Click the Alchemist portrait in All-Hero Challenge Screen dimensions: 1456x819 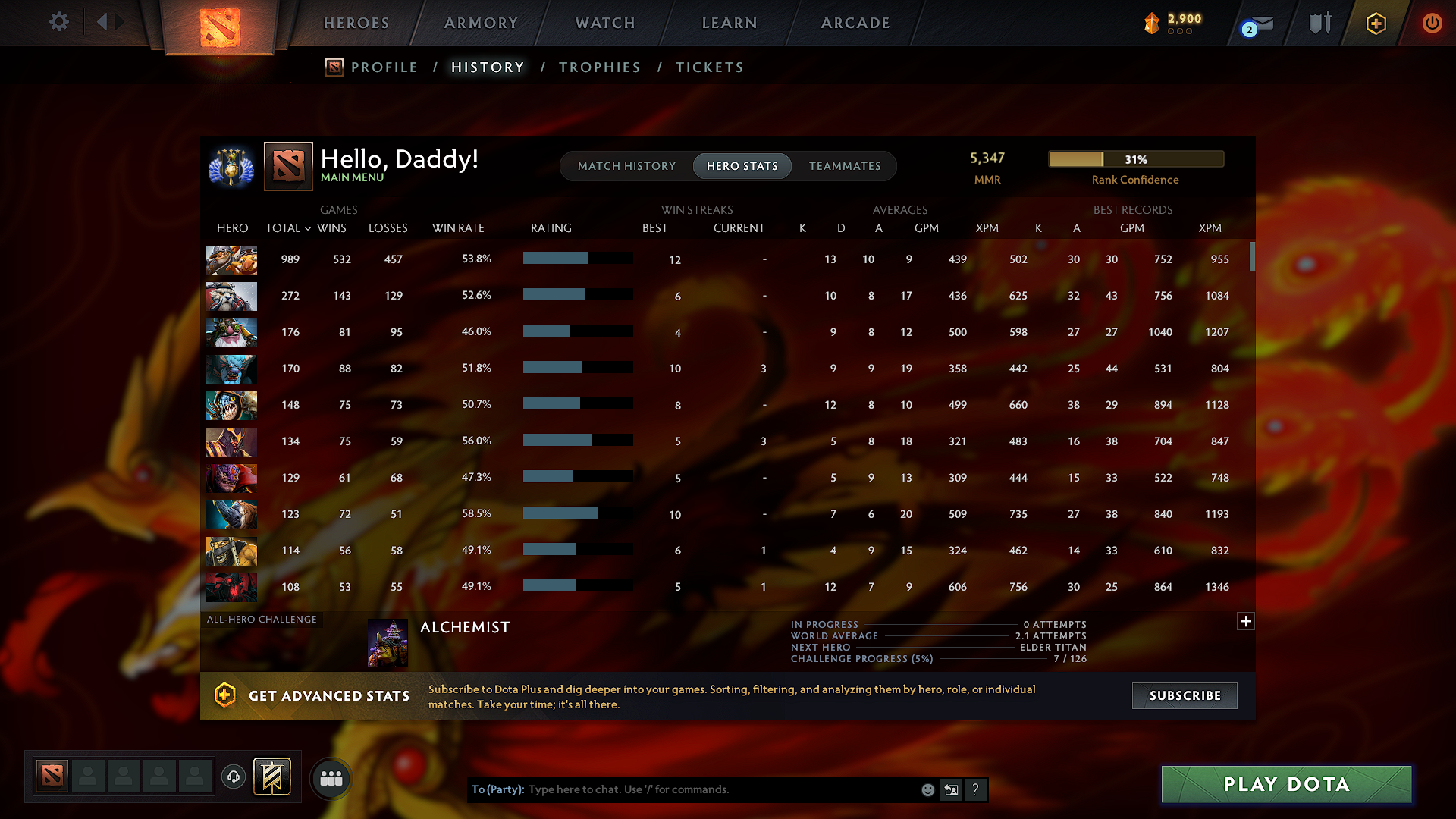point(387,642)
